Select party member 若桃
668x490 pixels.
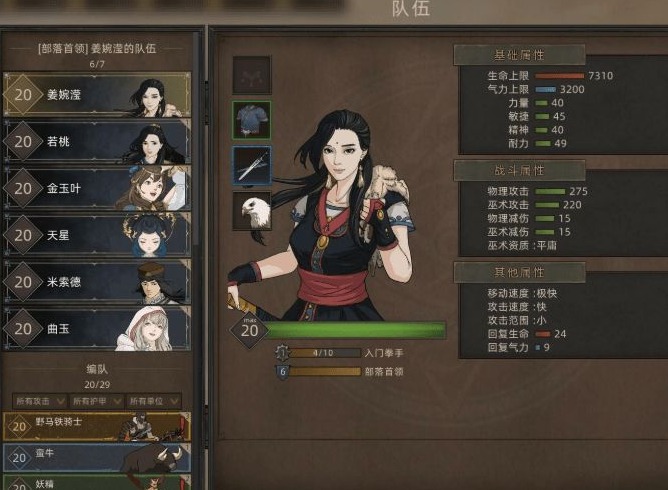tap(97, 141)
